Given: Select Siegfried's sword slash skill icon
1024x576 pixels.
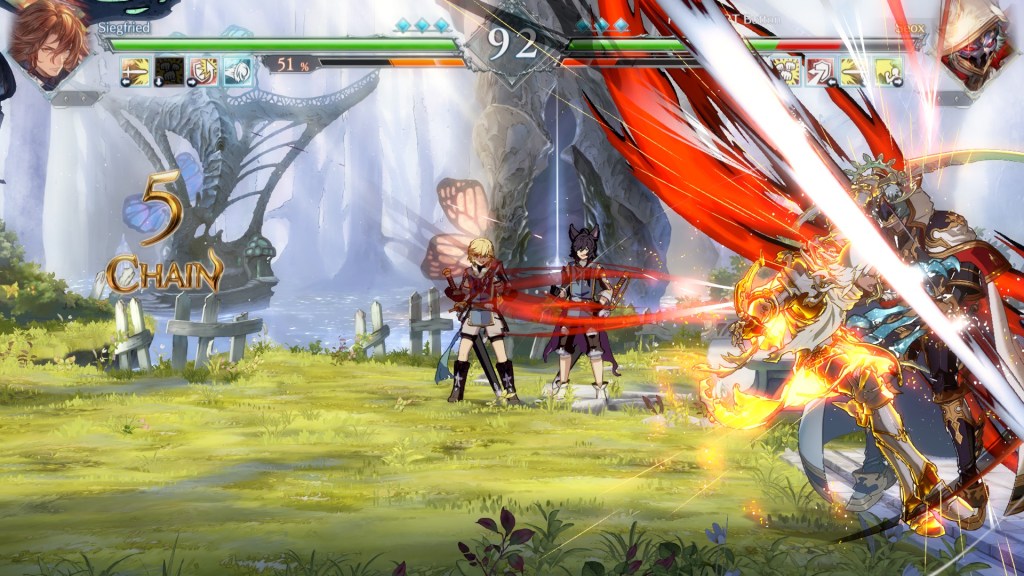Looking at the screenshot, I should [136, 71].
